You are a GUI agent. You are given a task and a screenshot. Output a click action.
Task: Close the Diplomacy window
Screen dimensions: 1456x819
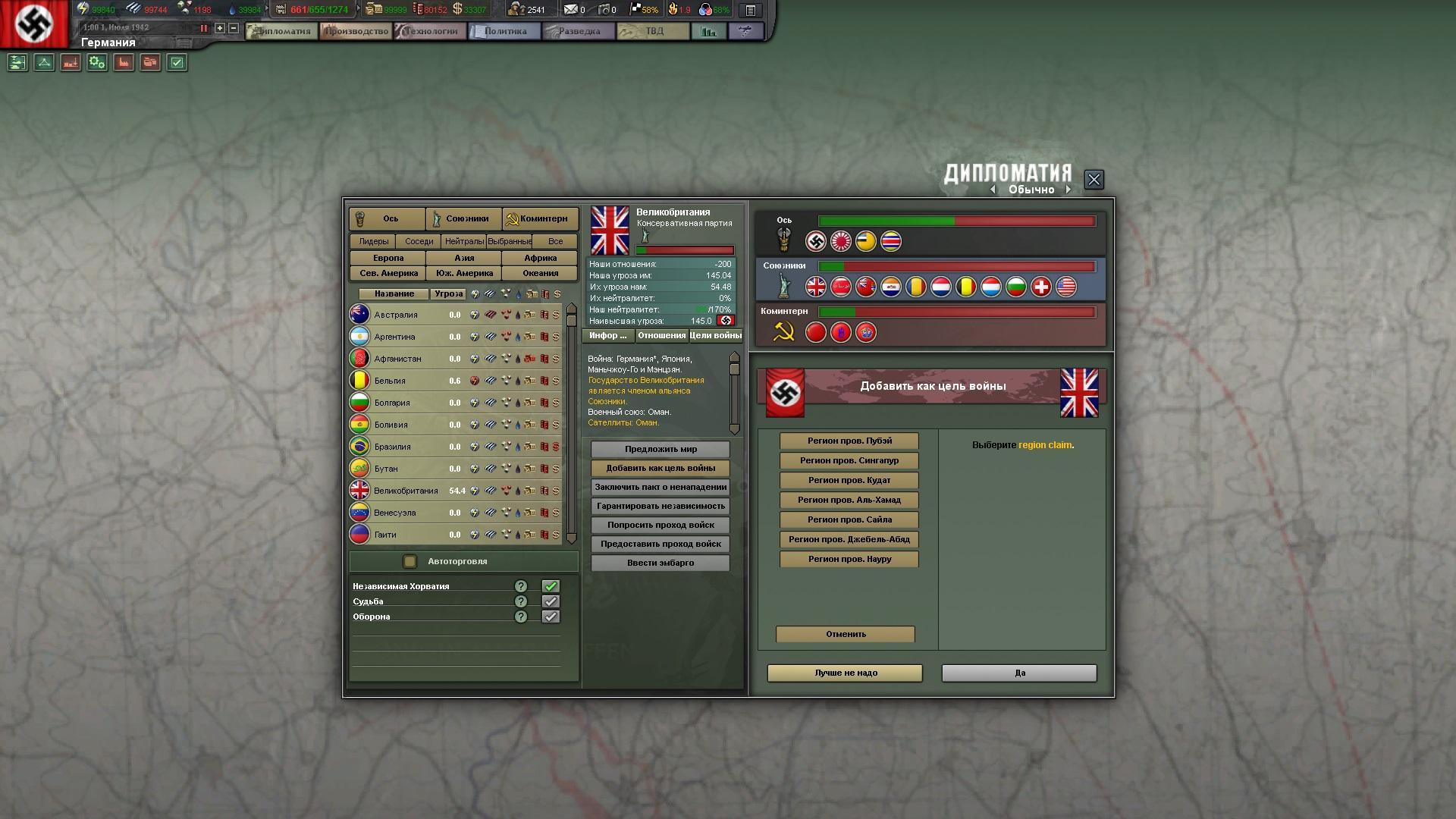click(1094, 180)
